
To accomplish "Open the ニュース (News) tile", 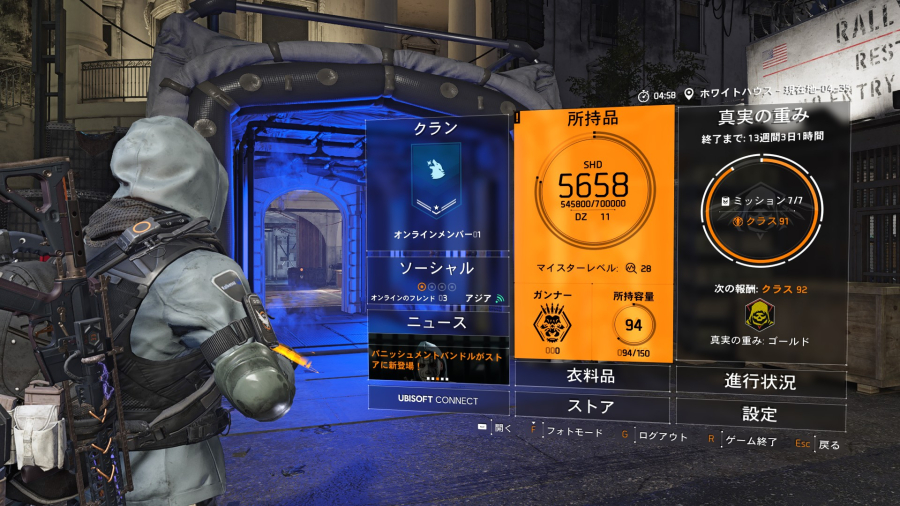I will click(436, 346).
